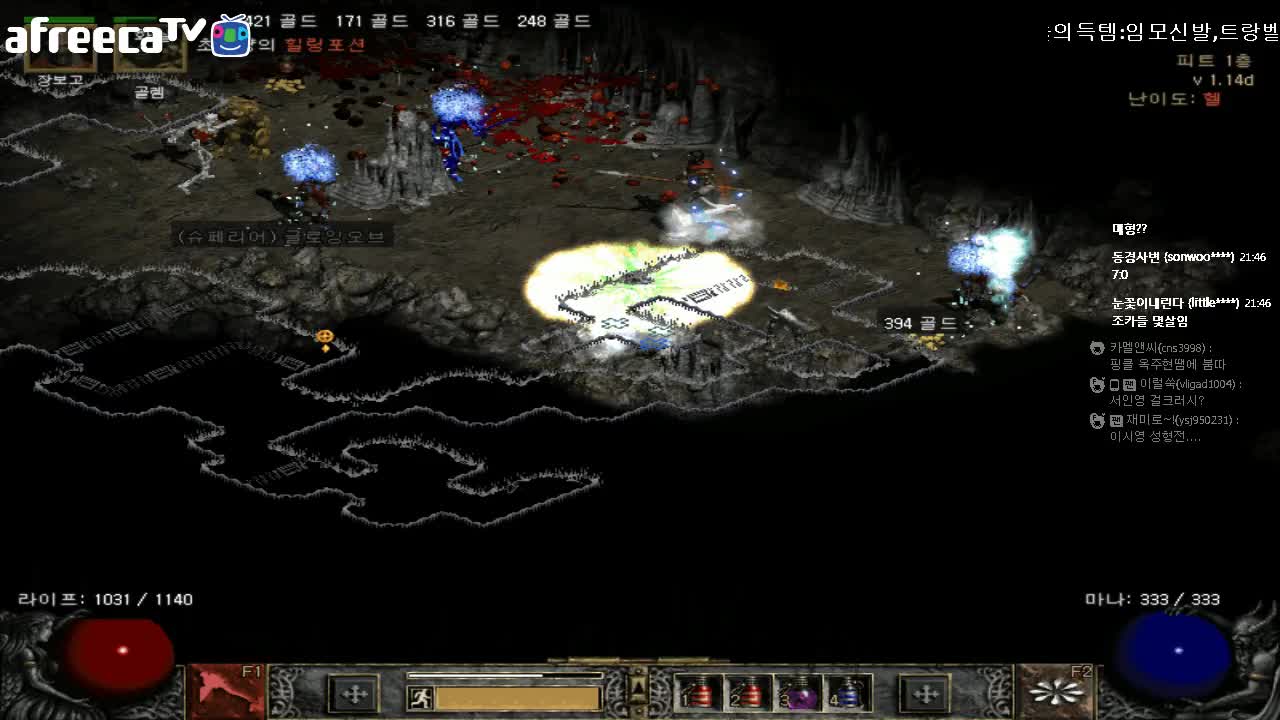Drink the purple rejuvenation potion in belt slot 3
Viewport: 1280px width, 720px height.
[798, 693]
